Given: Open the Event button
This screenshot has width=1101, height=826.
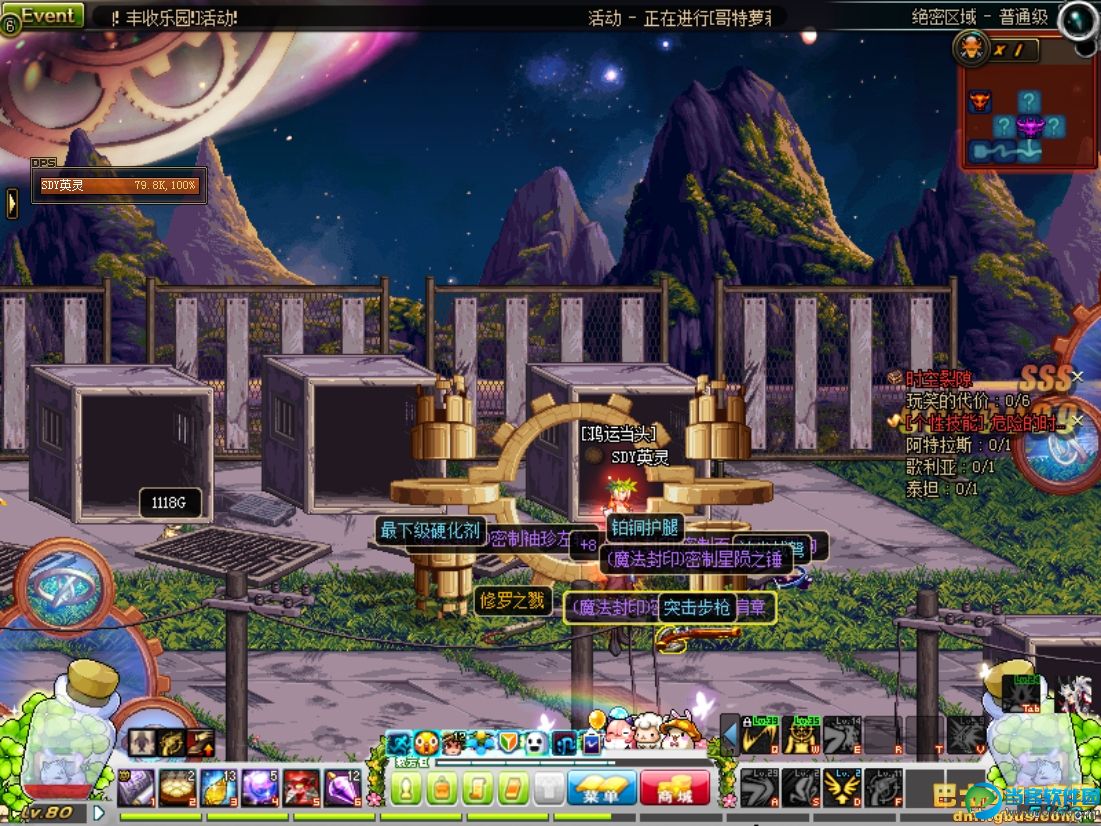Looking at the screenshot, I should tap(48, 16).
